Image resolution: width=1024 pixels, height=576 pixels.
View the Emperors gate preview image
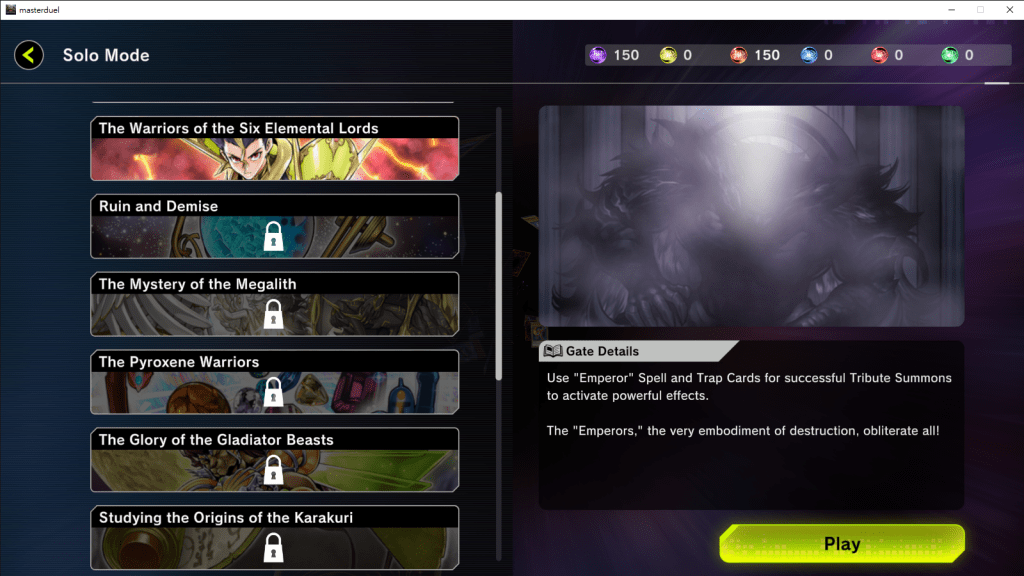tap(751, 216)
